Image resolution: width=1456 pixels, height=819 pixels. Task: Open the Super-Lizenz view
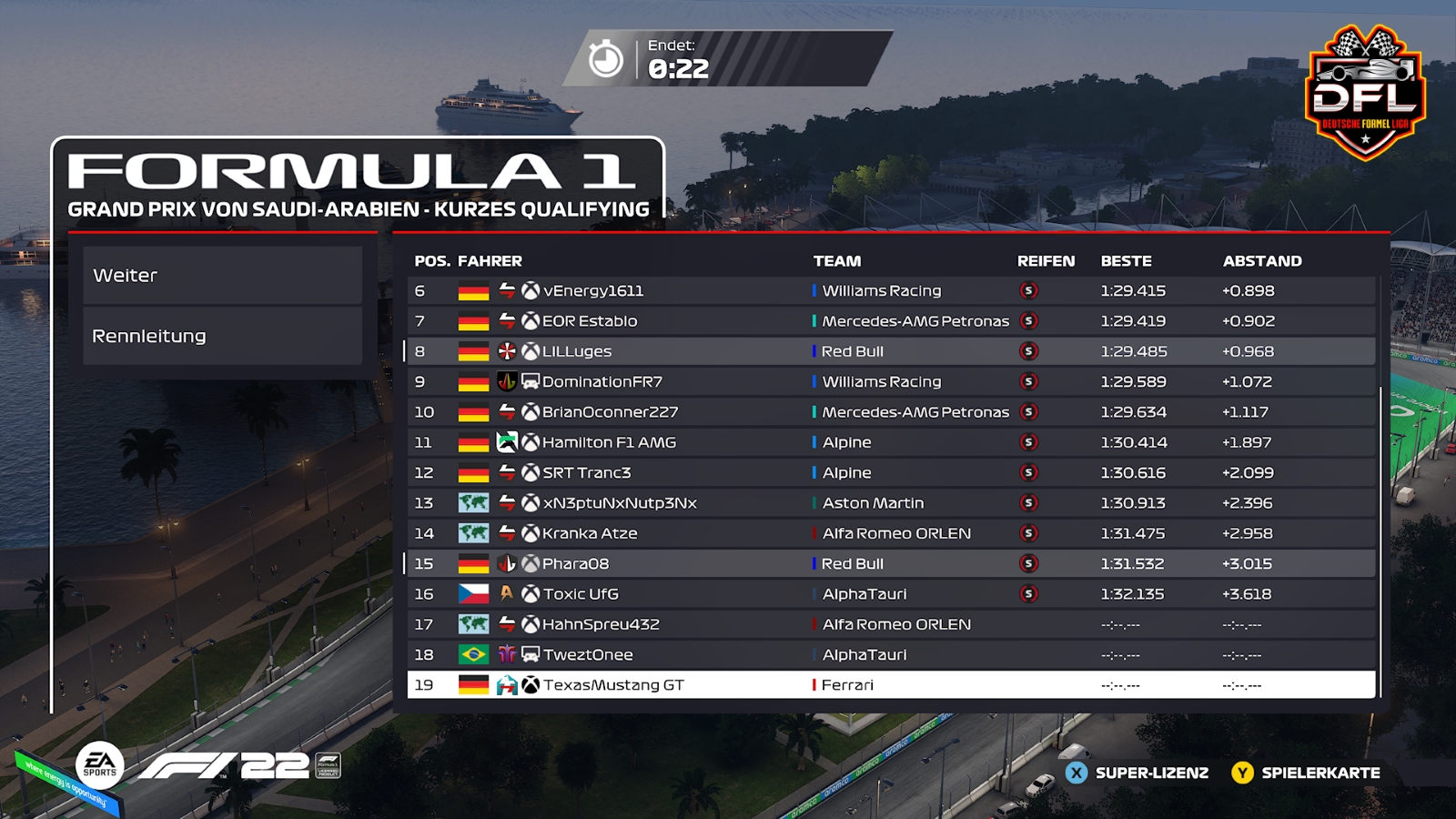pyautogui.click(x=1137, y=773)
